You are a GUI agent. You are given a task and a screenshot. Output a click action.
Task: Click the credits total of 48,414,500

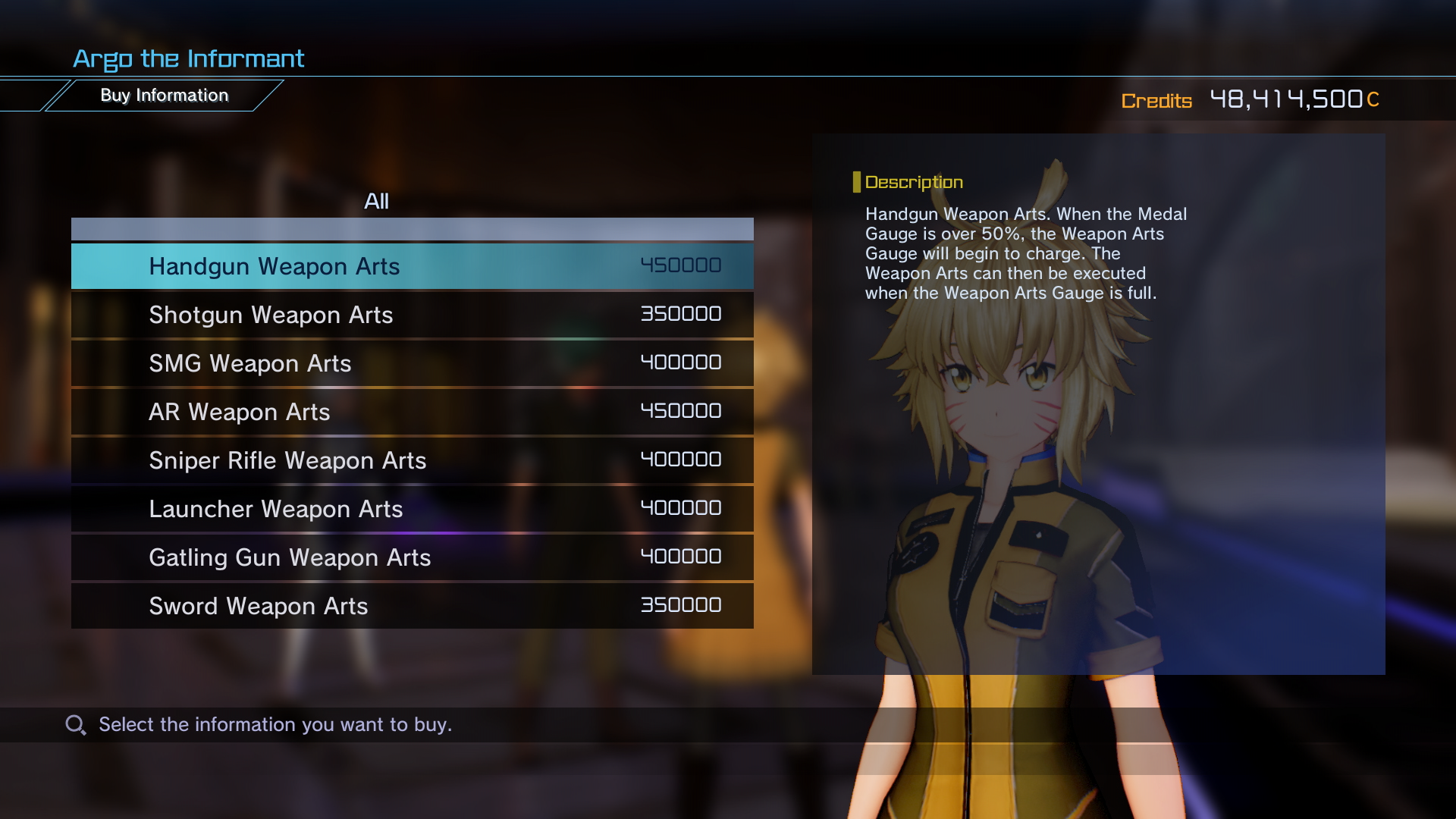point(1289,99)
